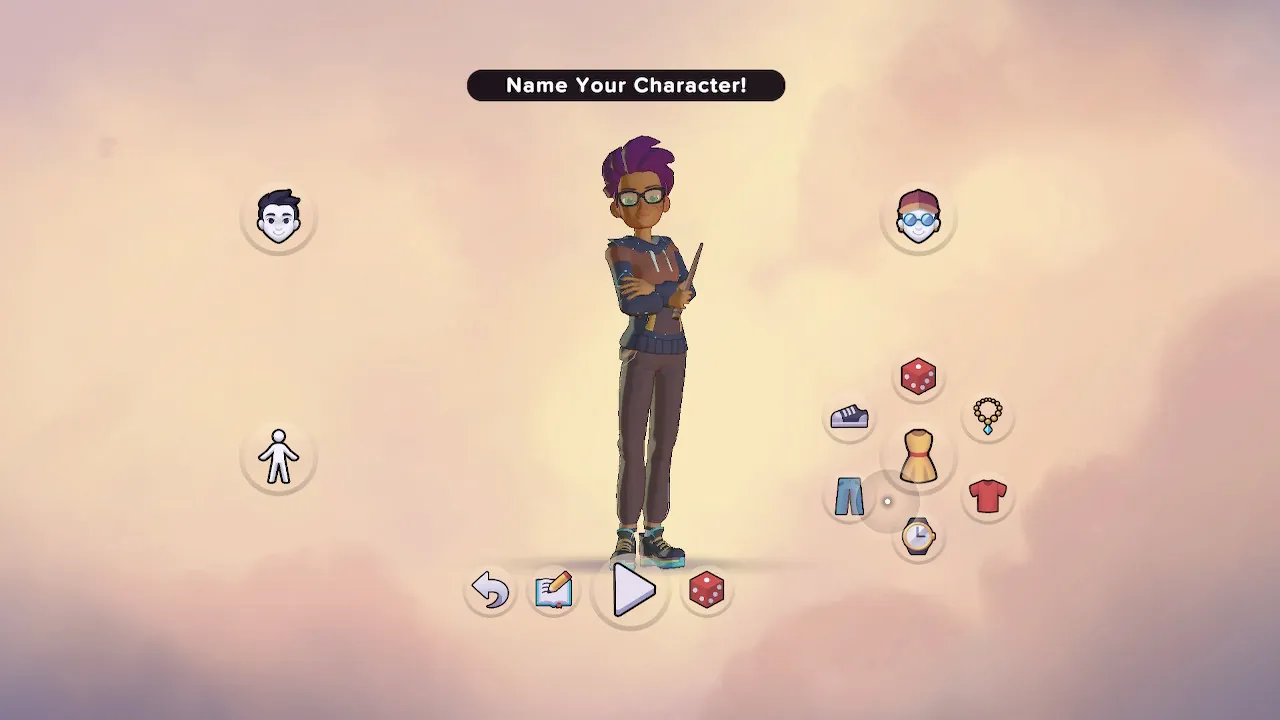
Task: Open the character name editor
Action: click(x=554, y=591)
